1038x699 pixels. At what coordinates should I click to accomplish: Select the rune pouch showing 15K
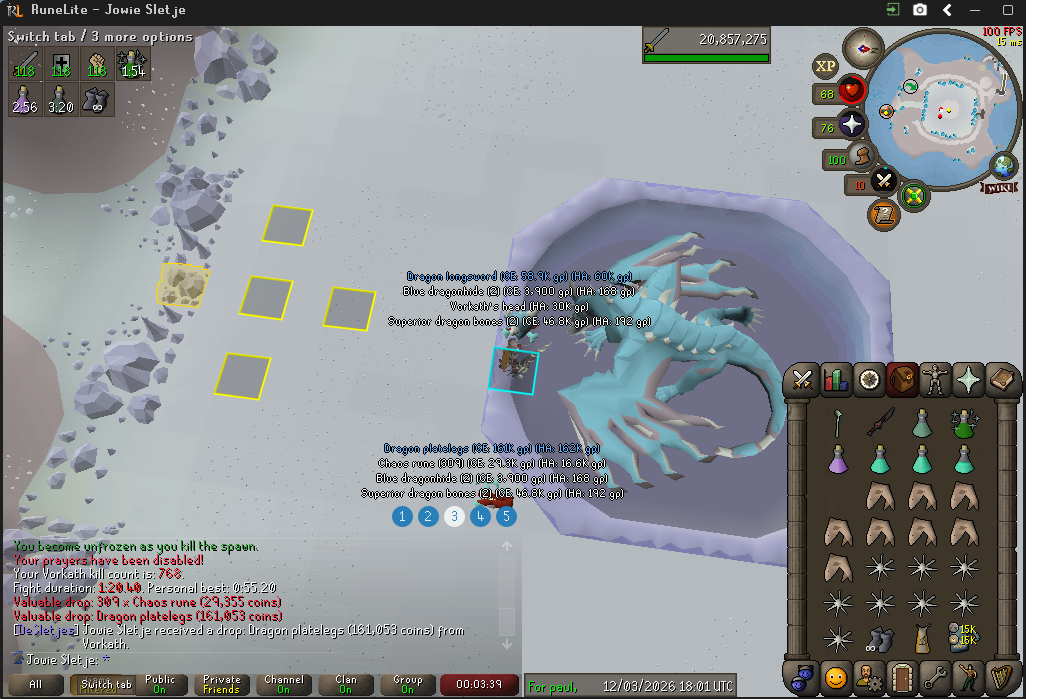pos(965,637)
